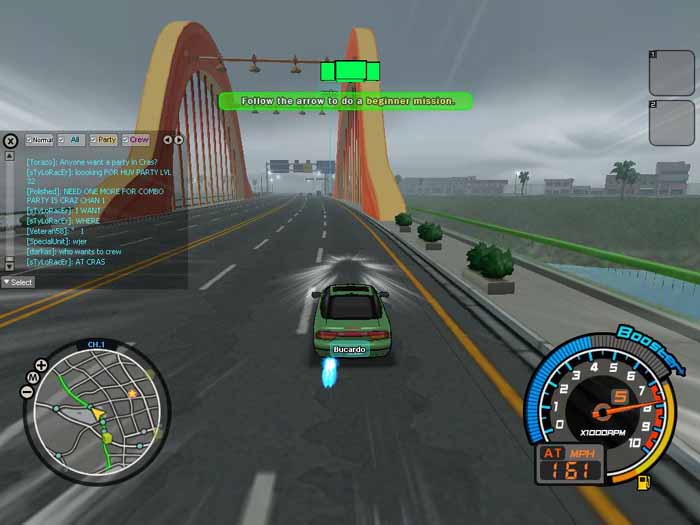The height and width of the screenshot is (525, 700).
Task: Toggle the Party chat filter
Action: [x=104, y=140]
